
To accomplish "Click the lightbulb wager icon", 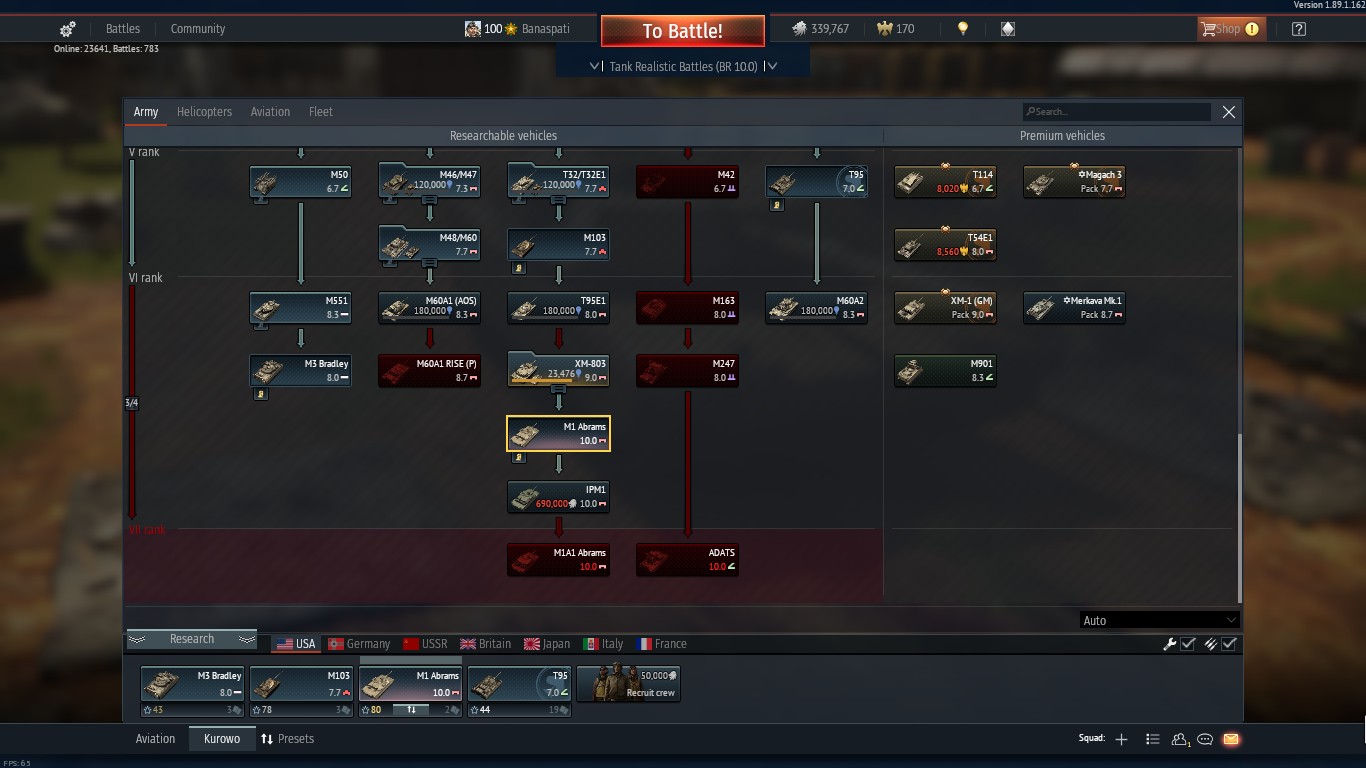I will point(962,29).
